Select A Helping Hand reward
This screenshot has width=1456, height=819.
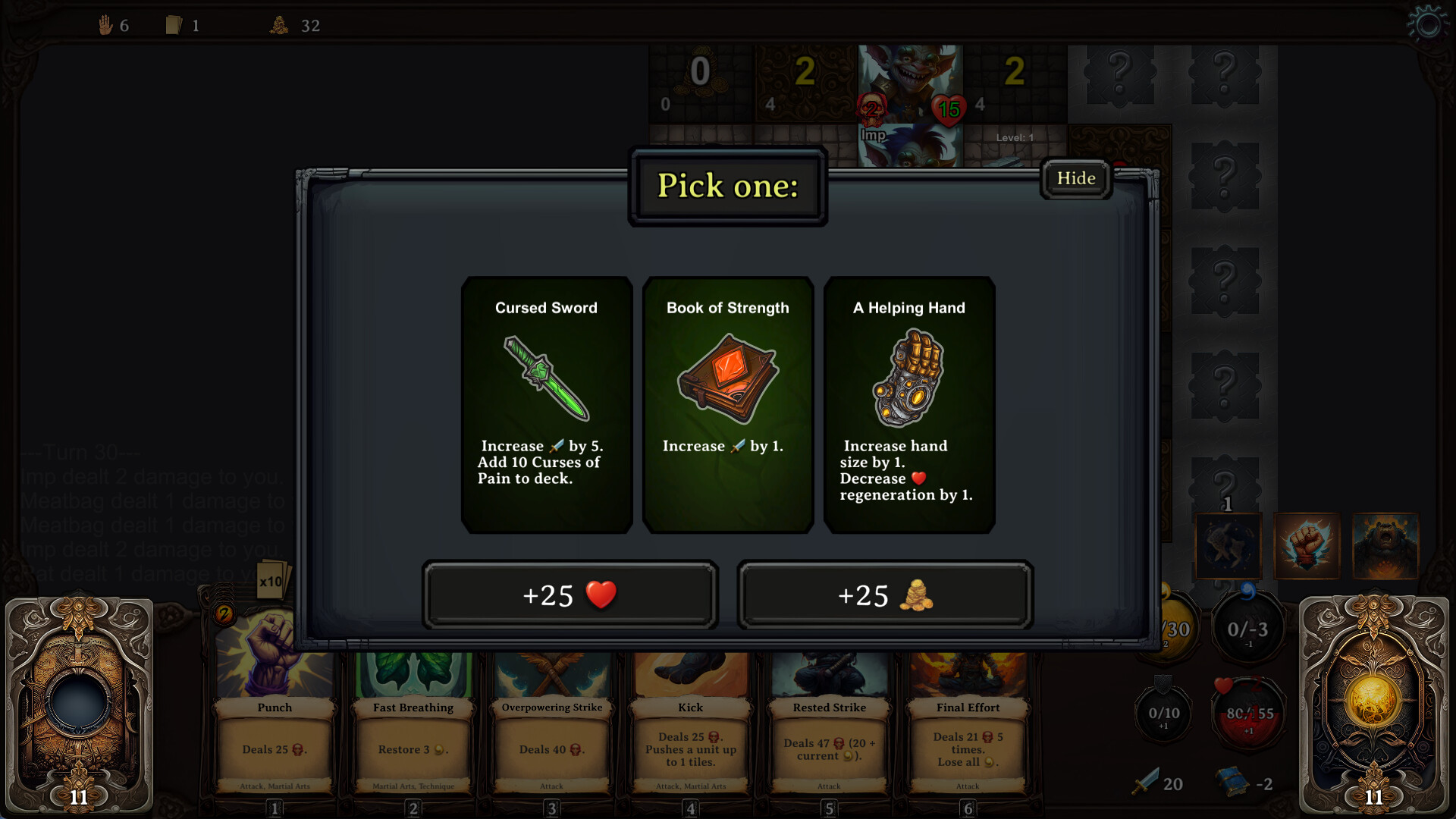tap(908, 404)
